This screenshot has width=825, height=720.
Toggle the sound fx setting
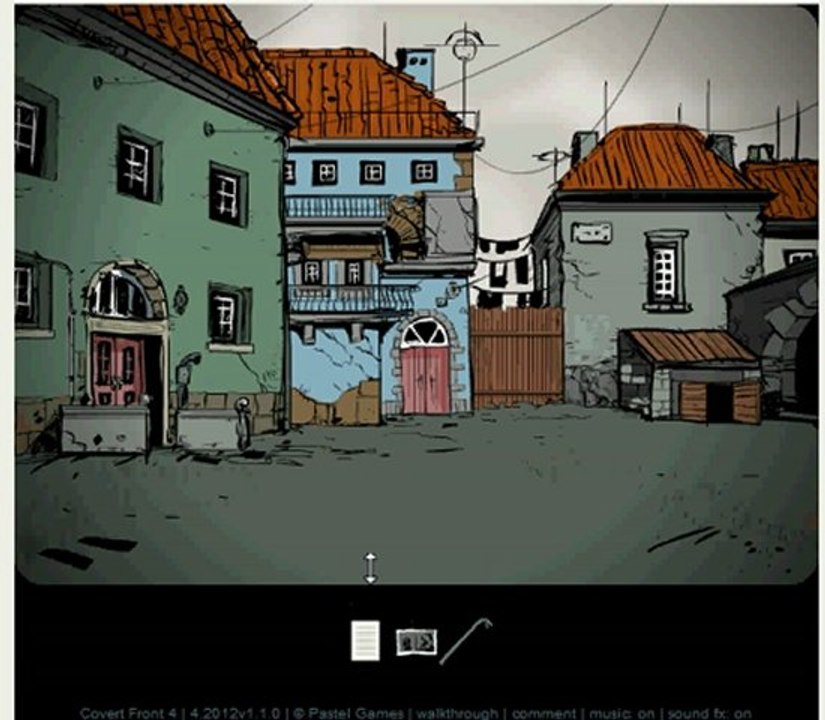tap(707, 714)
